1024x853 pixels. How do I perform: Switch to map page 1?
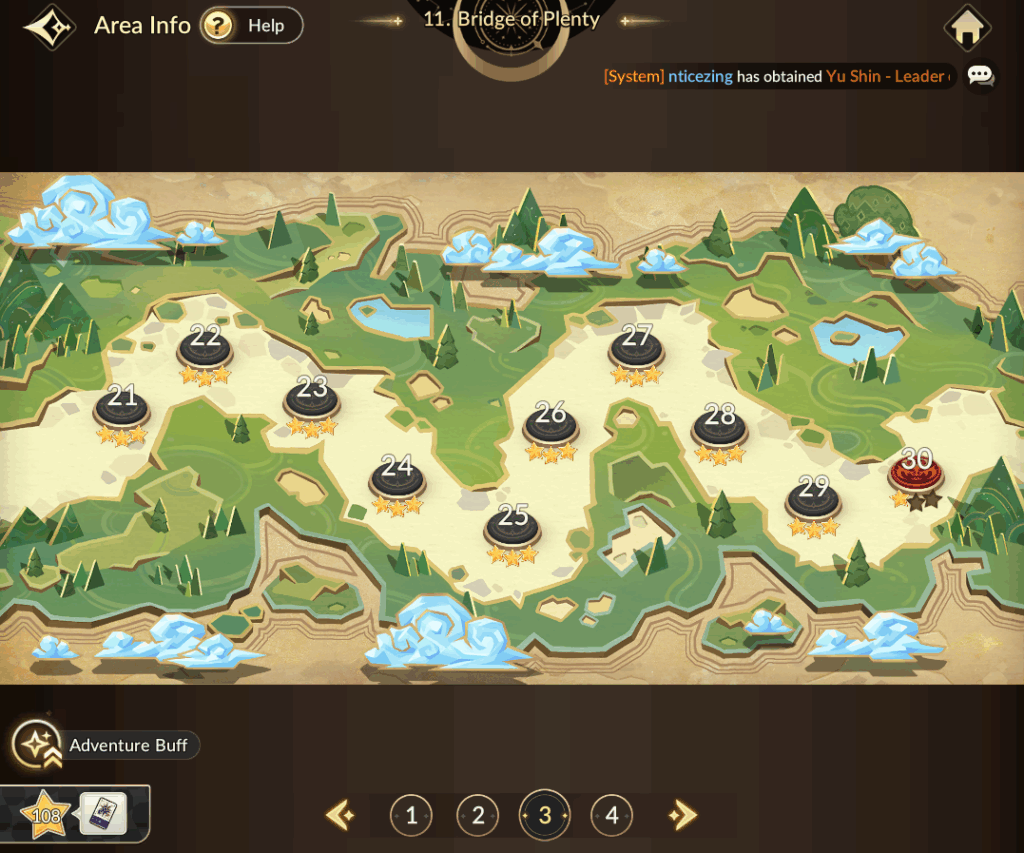(411, 816)
